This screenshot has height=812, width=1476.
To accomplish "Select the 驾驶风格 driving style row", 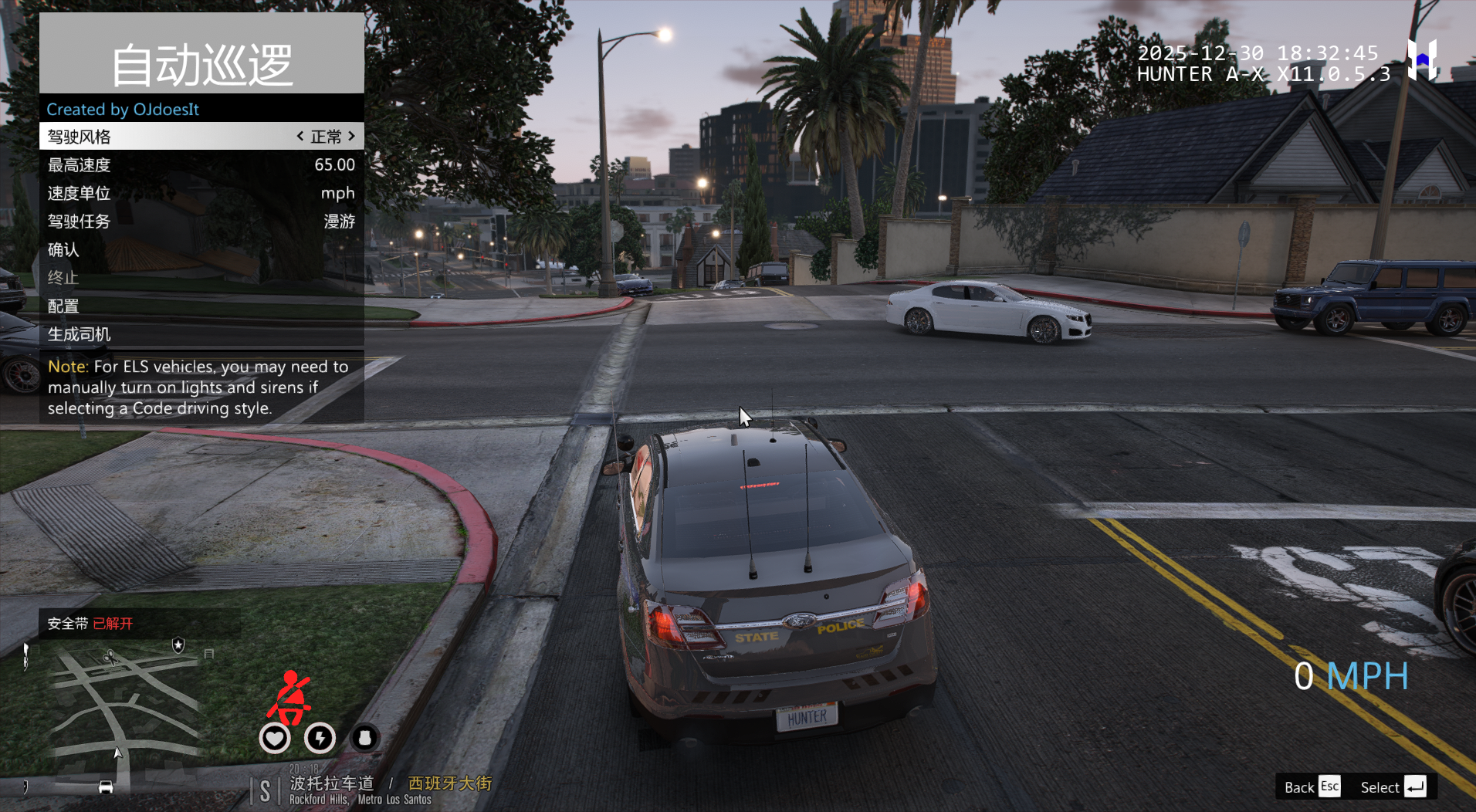I will (154, 137).
